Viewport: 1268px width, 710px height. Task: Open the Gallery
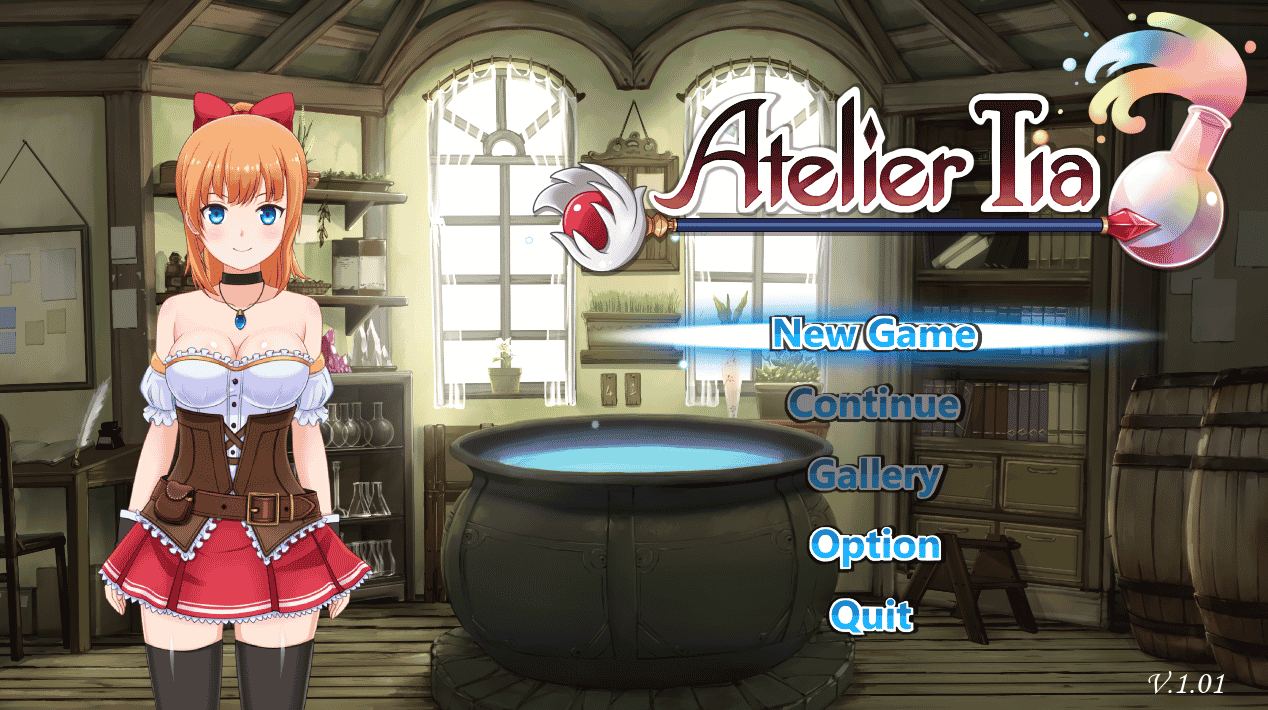click(x=874, y=476)
